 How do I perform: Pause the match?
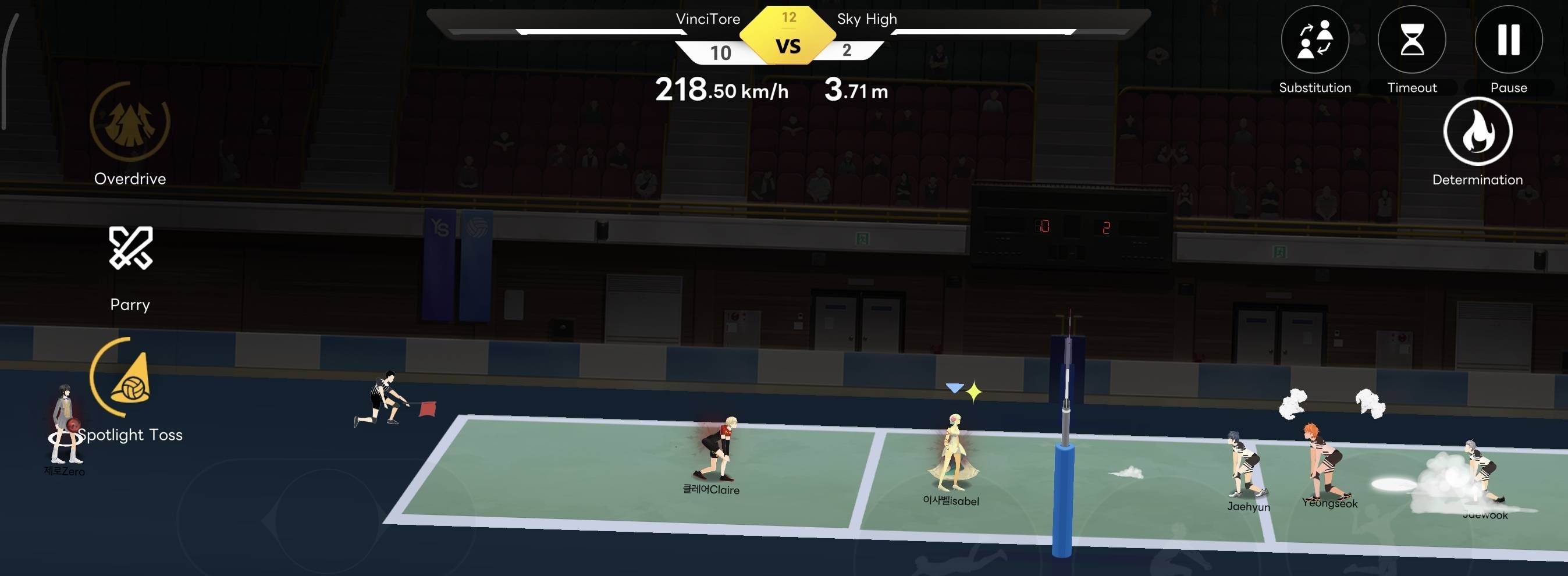[x=1508, y=40]
